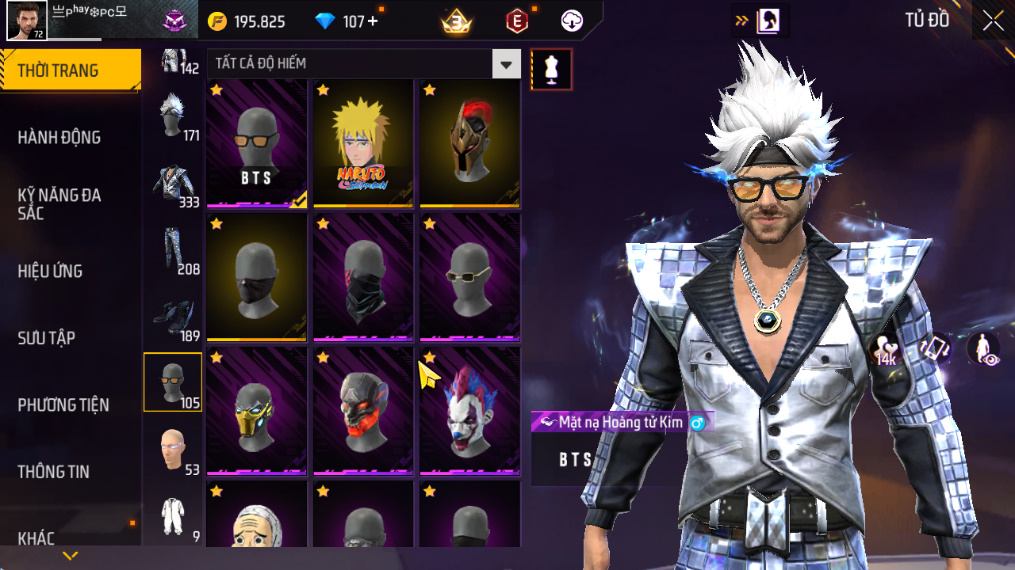This screenshot has width=1015, height=570.
Task: Open the gold coin balance 195.825
Action: (x=247, y=21)
